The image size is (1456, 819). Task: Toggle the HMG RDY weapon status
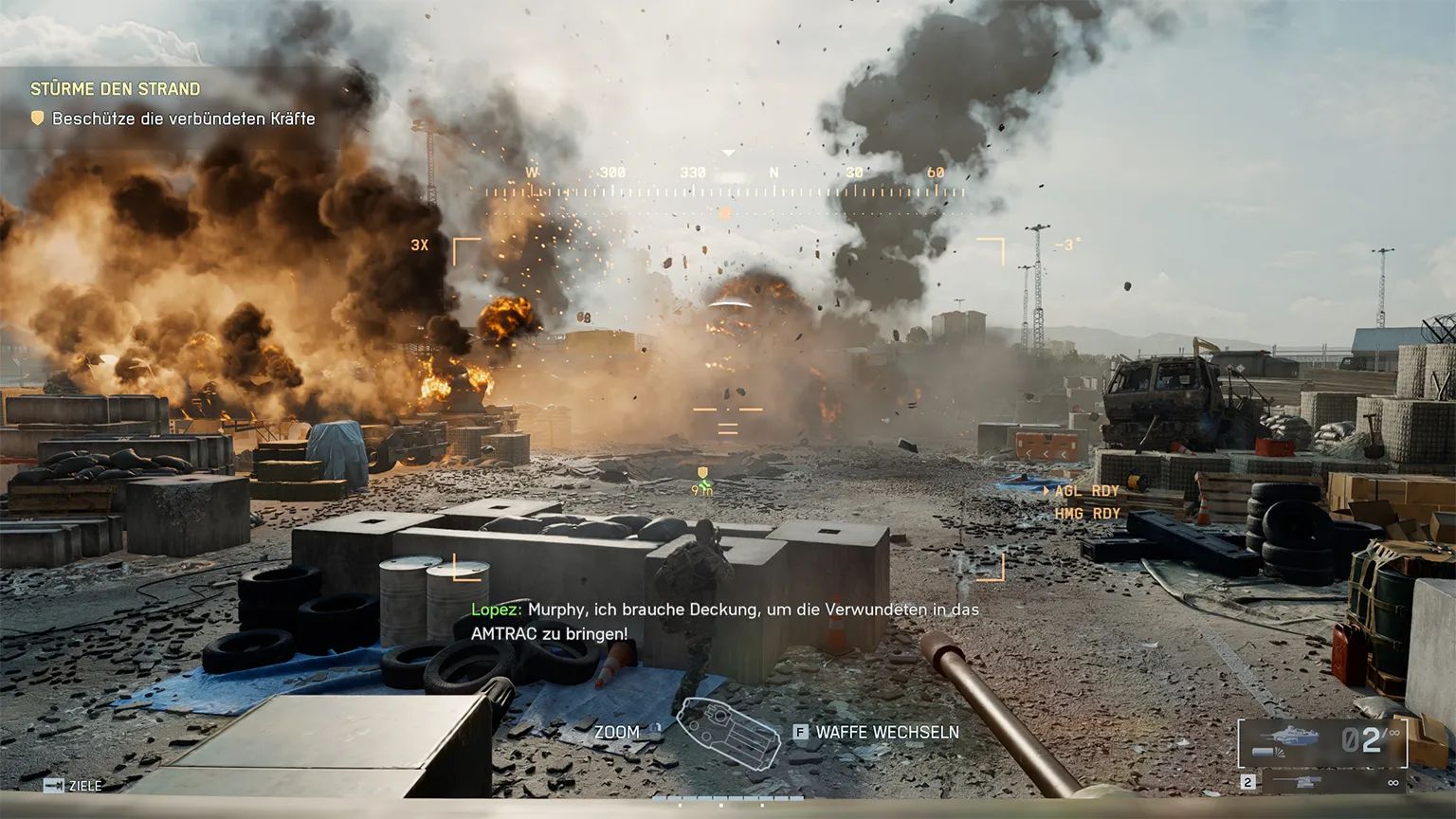point(1087,512)
